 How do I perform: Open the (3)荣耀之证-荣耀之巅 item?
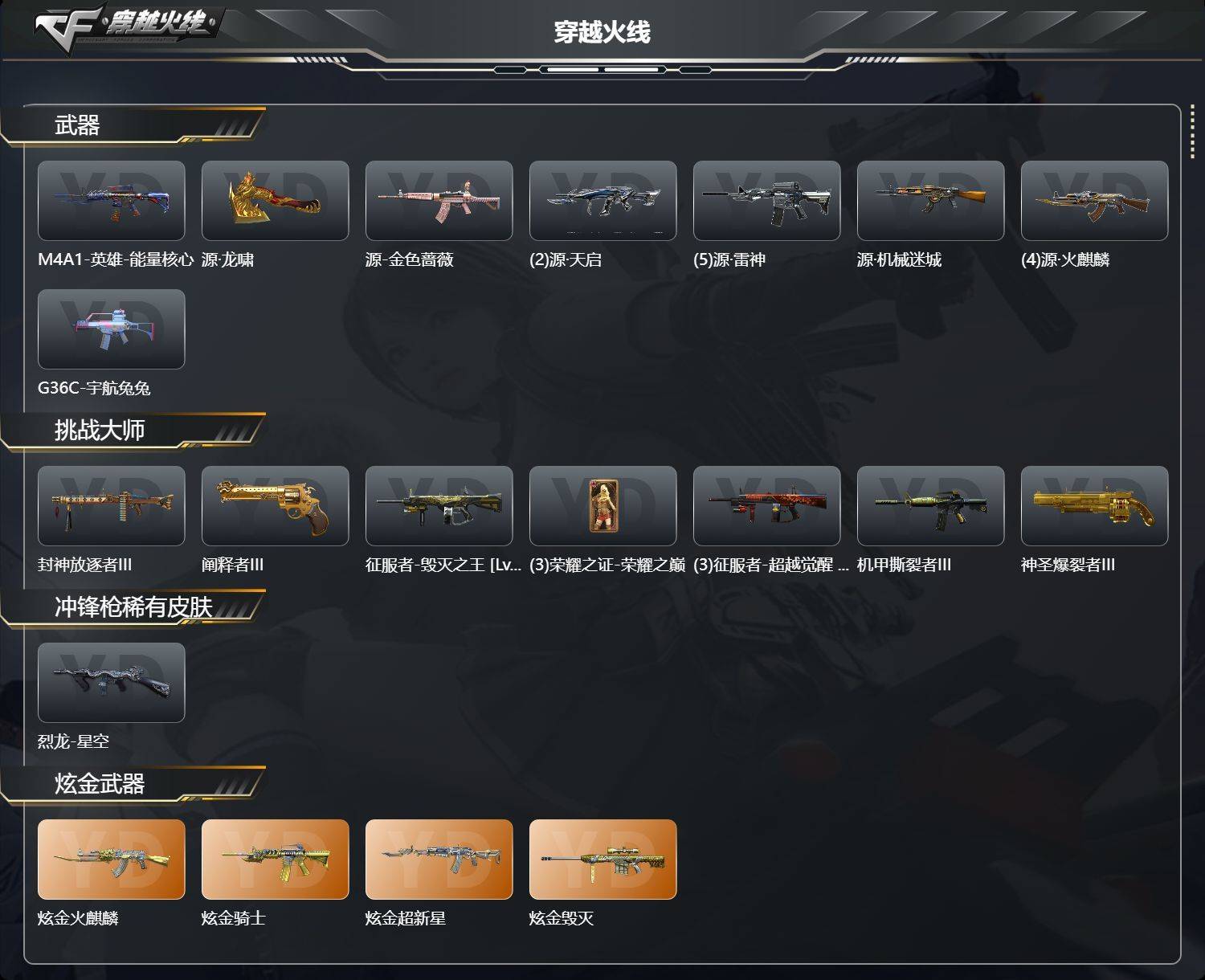click(x=602, y=506)
